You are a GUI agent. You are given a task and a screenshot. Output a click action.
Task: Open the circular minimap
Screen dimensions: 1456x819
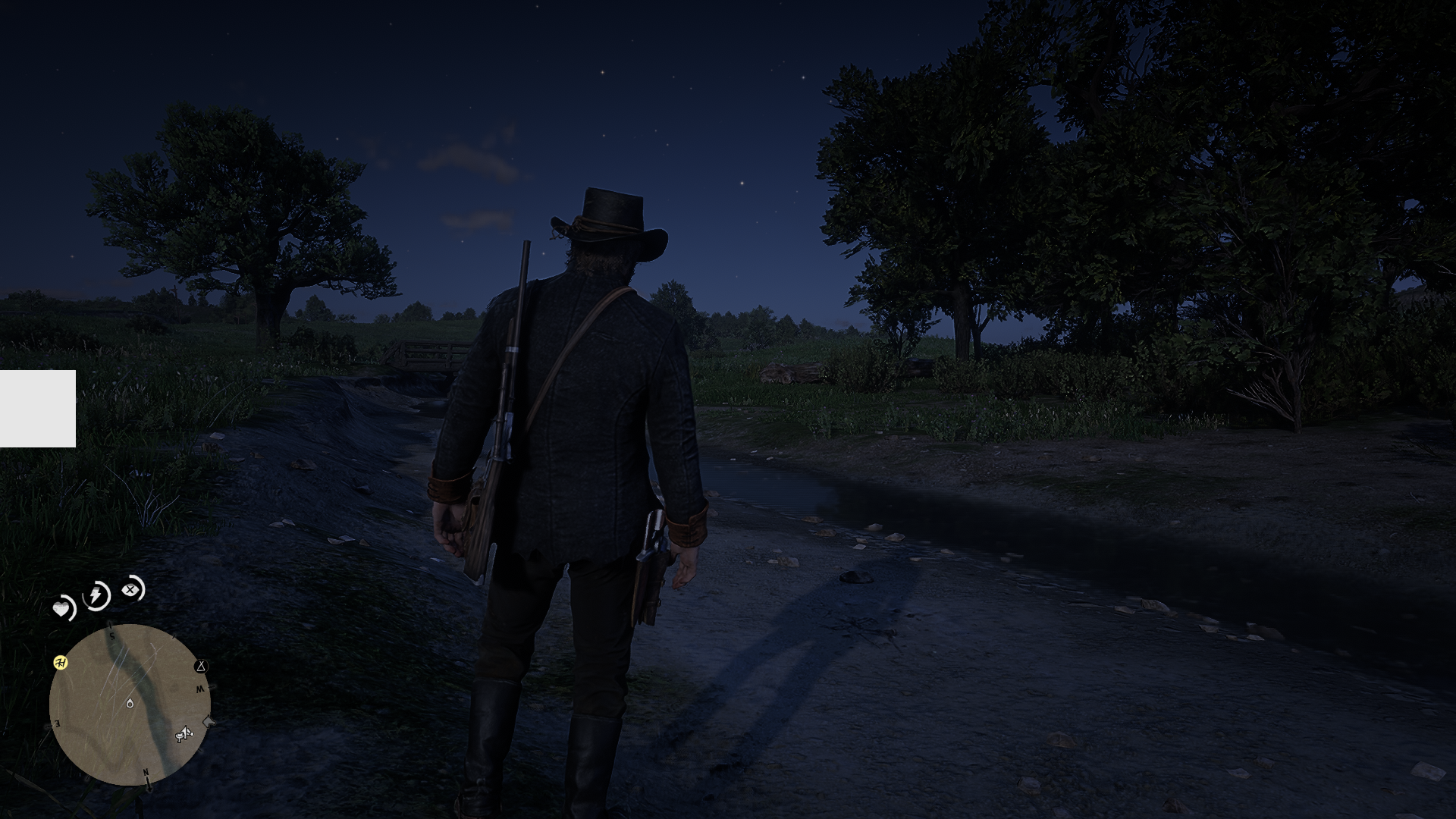(129, 704)
